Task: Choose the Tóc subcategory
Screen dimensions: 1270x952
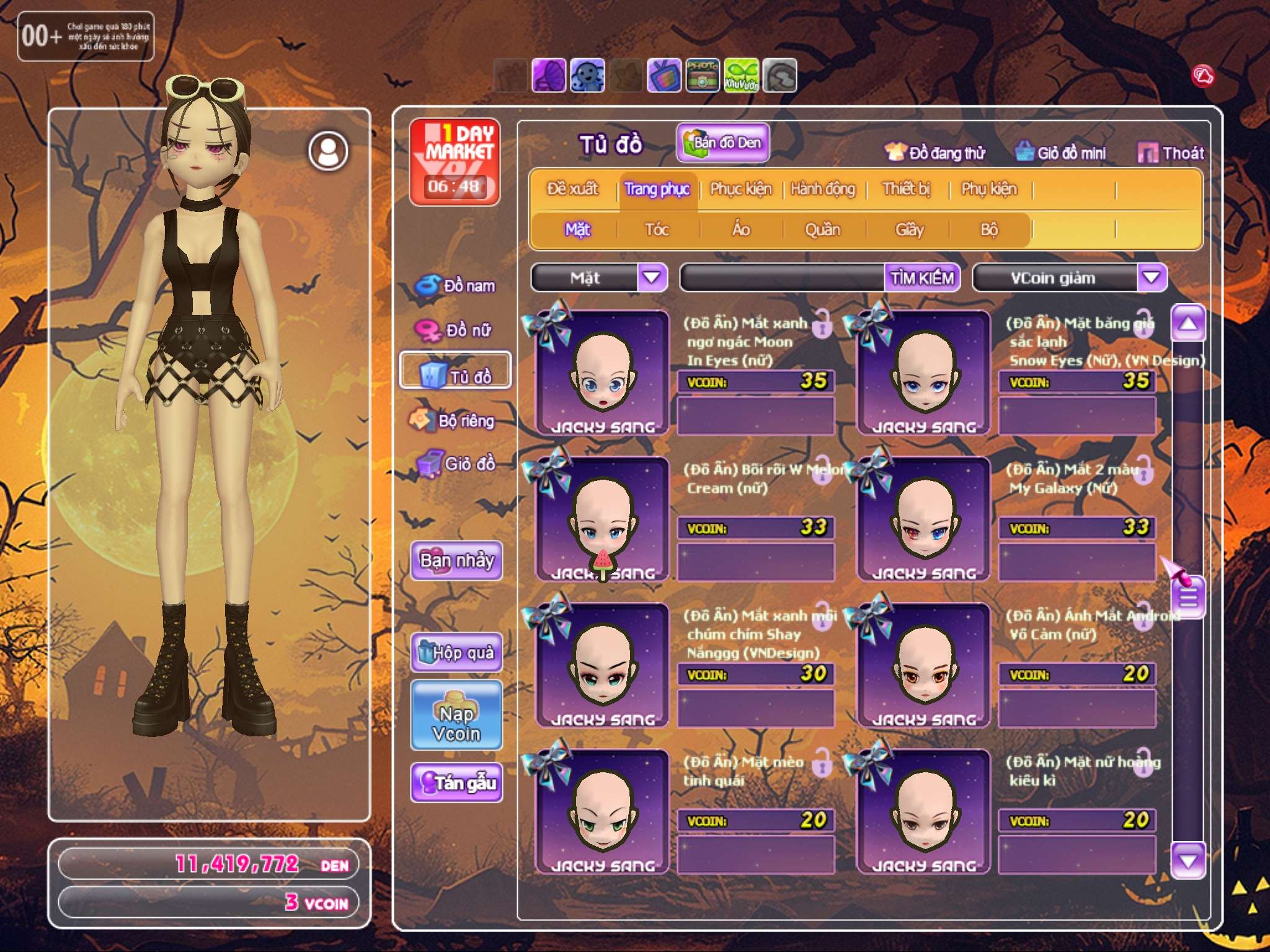Action: click(657, 230)
